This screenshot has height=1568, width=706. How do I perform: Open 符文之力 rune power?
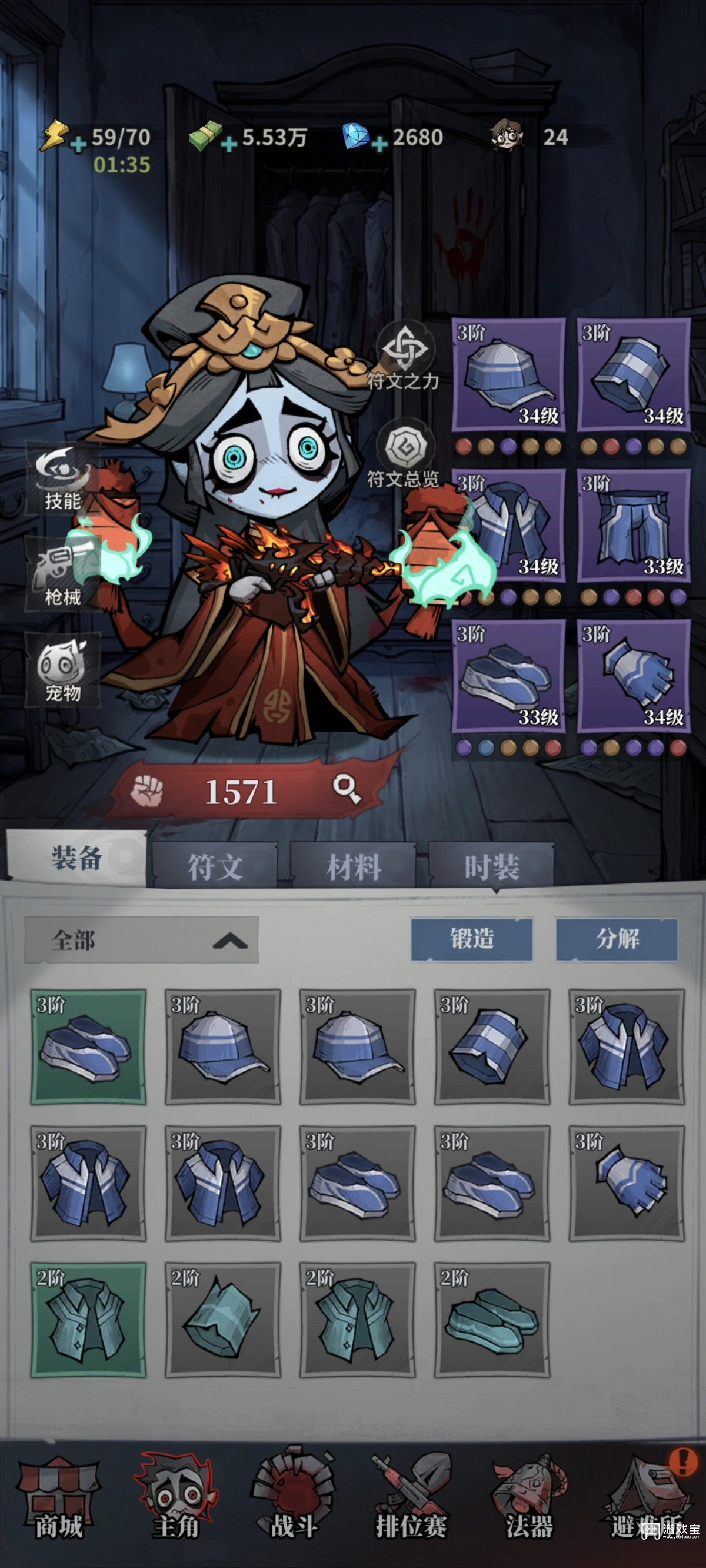[404, 356]
